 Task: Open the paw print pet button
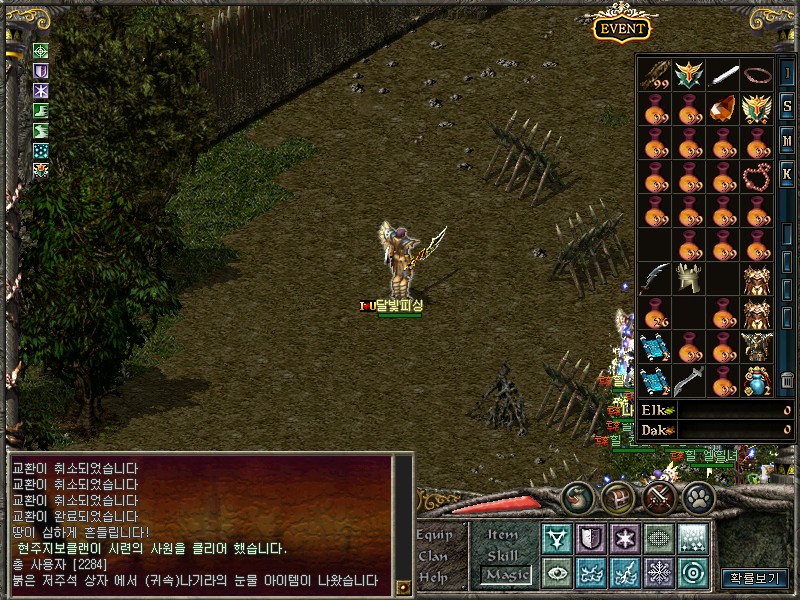pos(698,497)
